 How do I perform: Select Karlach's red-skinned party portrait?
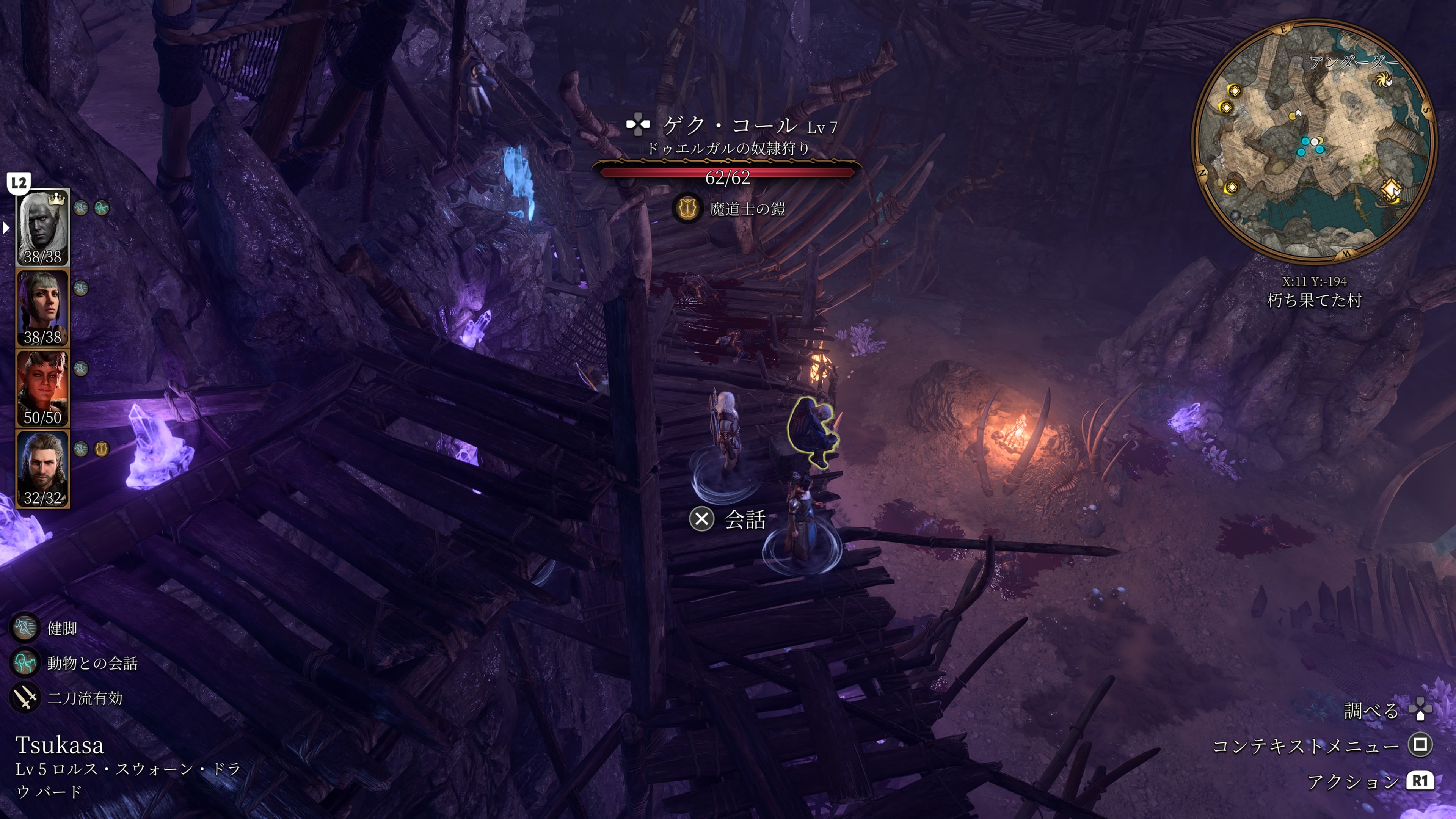coord(42,388)
